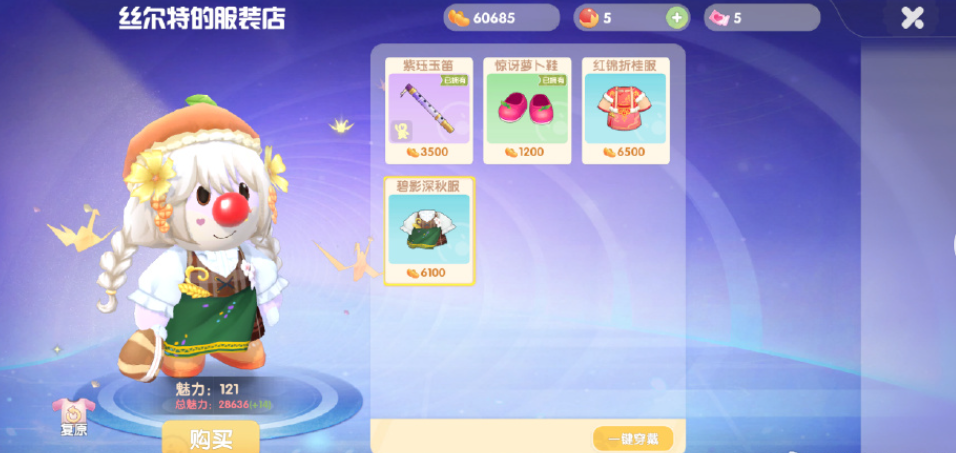Add more red gems with plus button

coord(676,18)
